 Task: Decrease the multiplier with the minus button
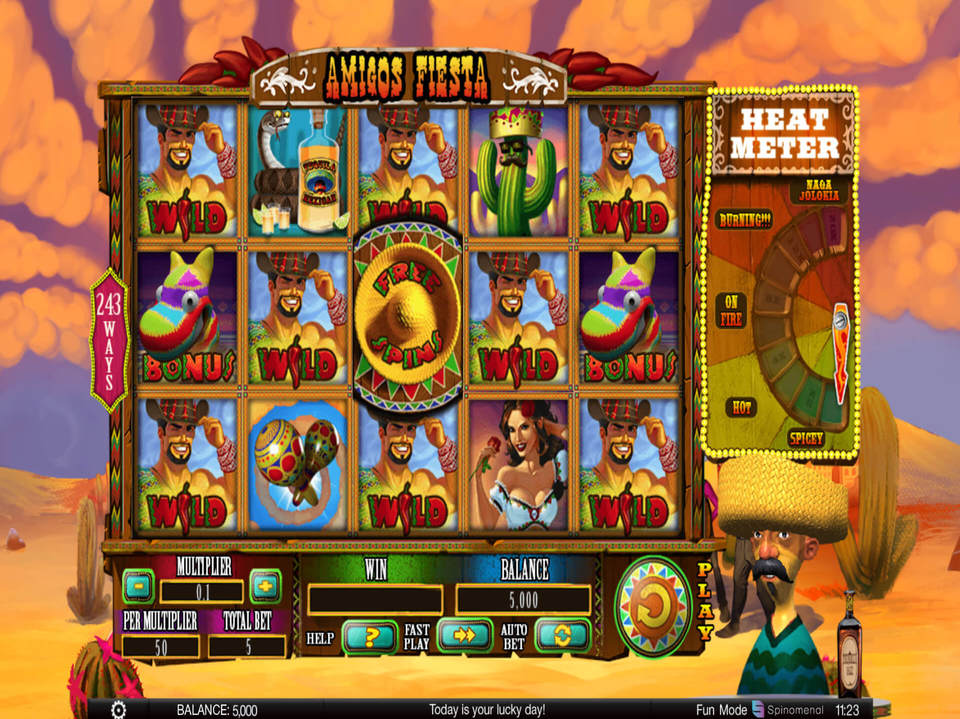click(138, 584)
